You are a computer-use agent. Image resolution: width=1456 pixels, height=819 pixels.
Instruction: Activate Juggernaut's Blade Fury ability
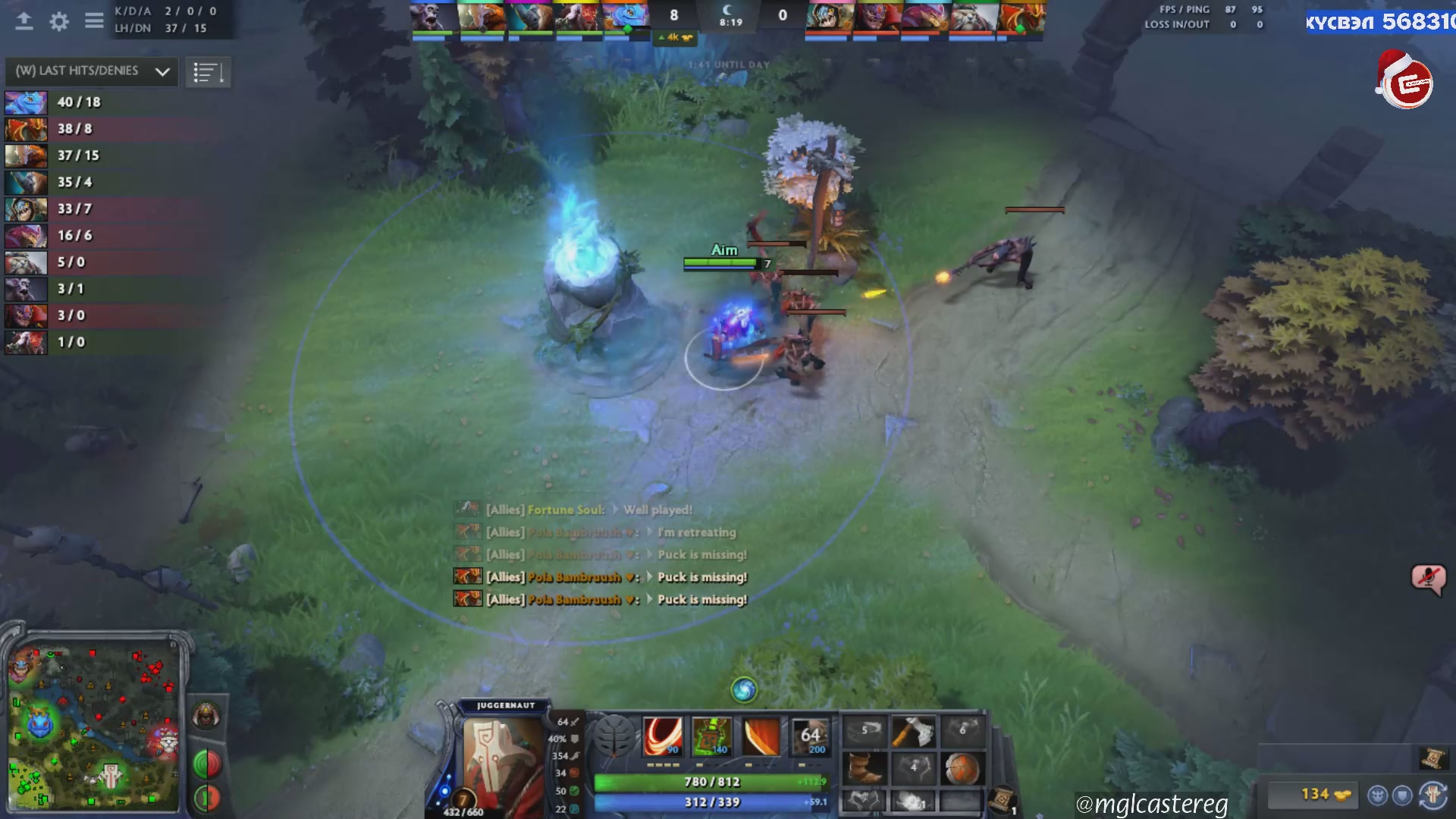coord(663,736)
